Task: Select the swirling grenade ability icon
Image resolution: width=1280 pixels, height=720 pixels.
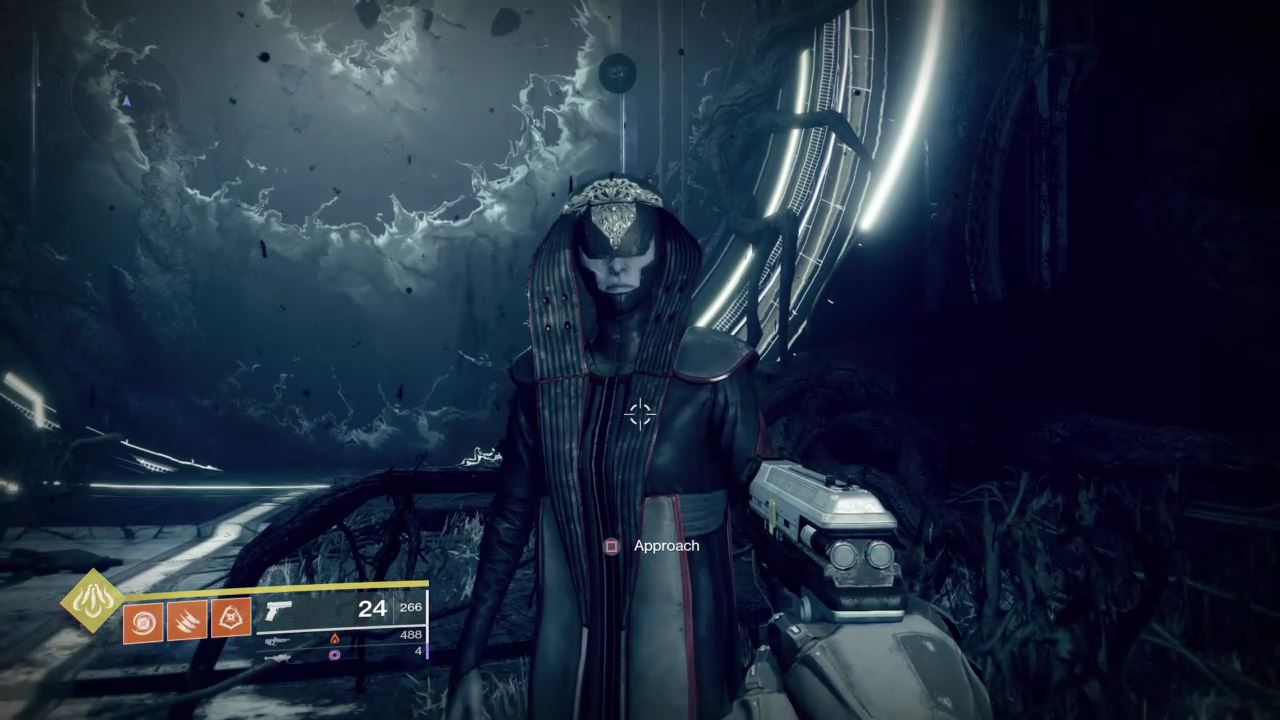Action: (142, 621)
